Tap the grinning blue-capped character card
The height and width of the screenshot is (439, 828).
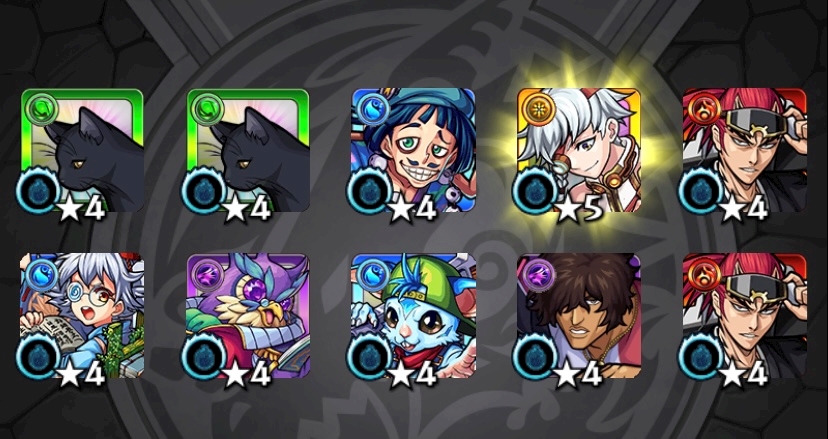(413, 151)
